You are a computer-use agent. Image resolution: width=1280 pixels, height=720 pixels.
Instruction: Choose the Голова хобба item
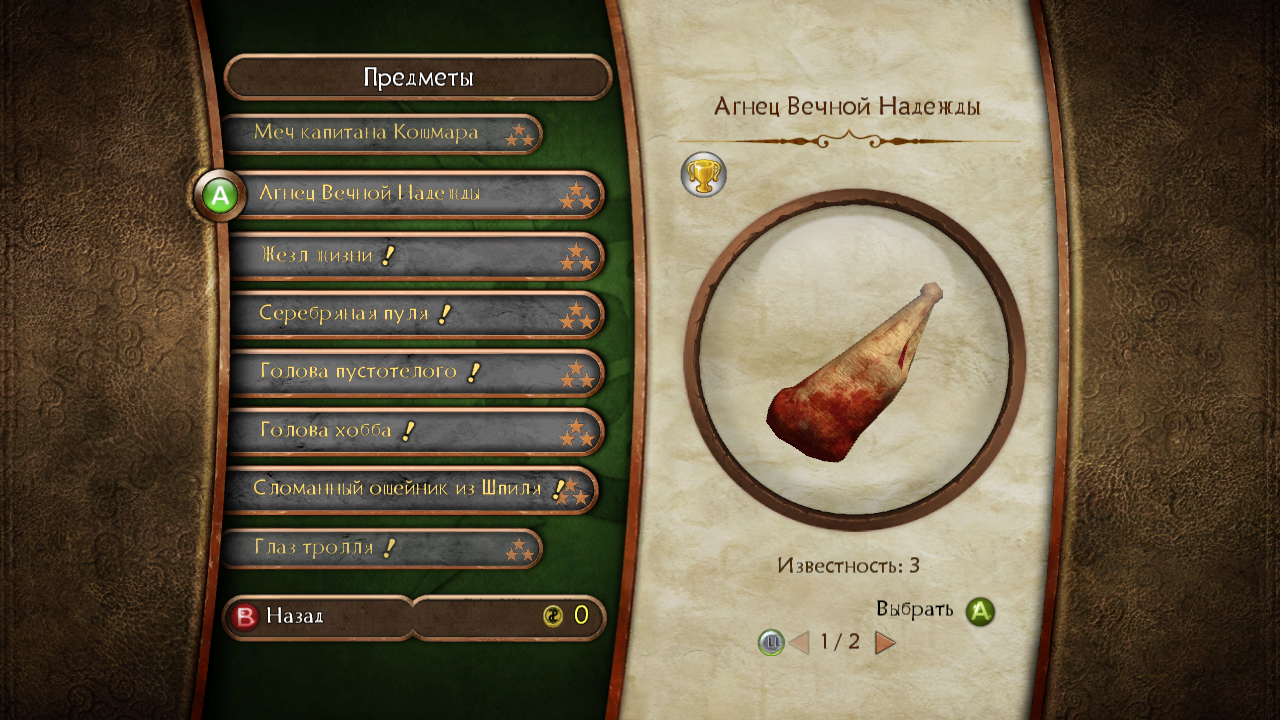415,431
